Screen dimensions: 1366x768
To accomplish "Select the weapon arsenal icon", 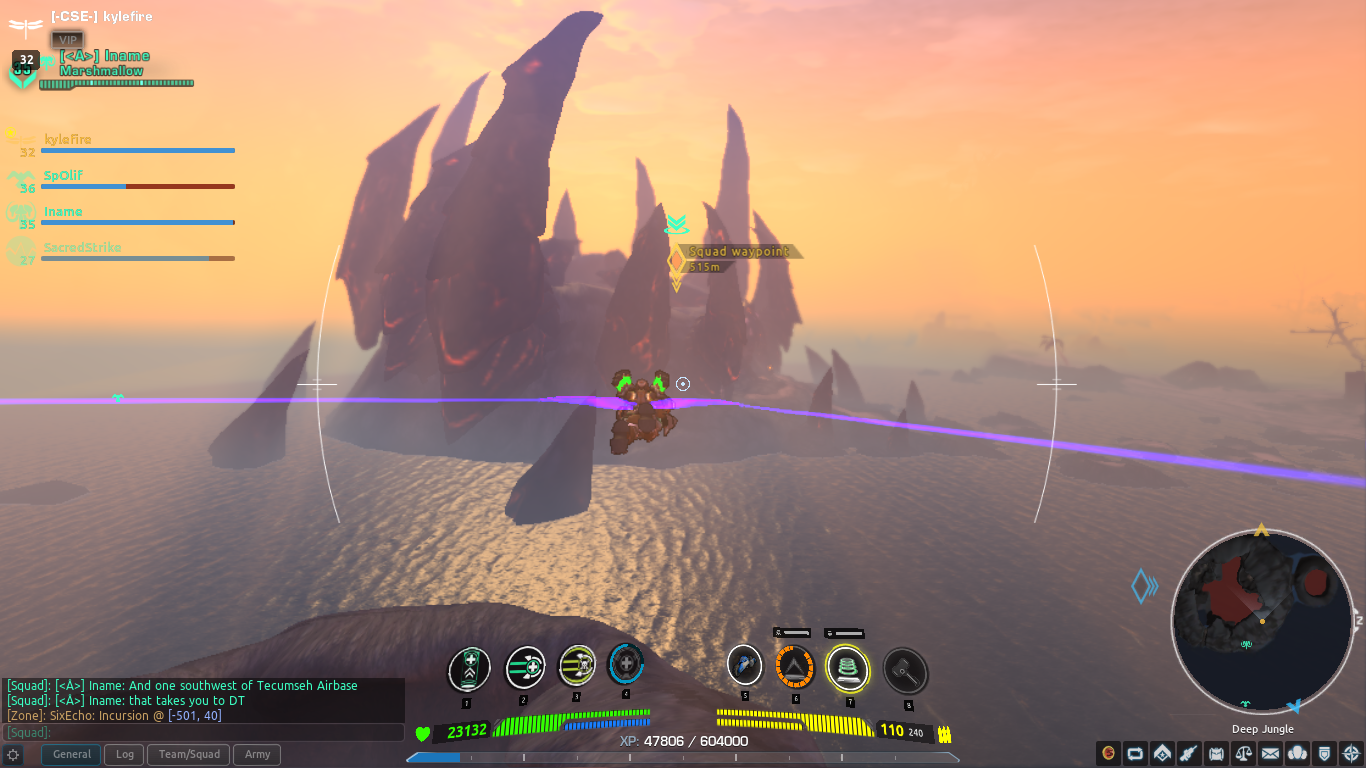I will (1188, 753).
